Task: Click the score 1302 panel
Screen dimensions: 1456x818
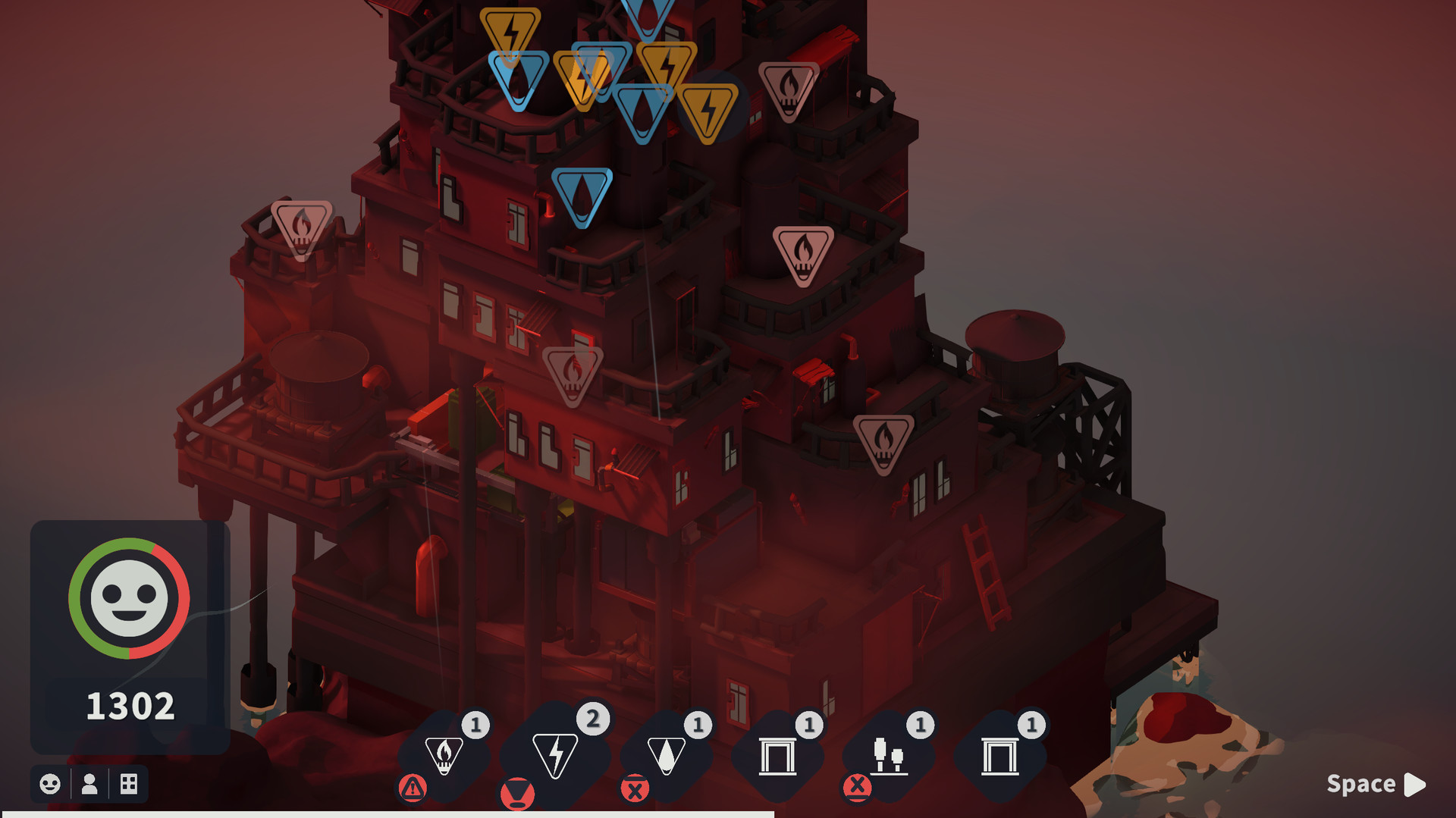Action: pyautogui.click(x=130, y=705)
